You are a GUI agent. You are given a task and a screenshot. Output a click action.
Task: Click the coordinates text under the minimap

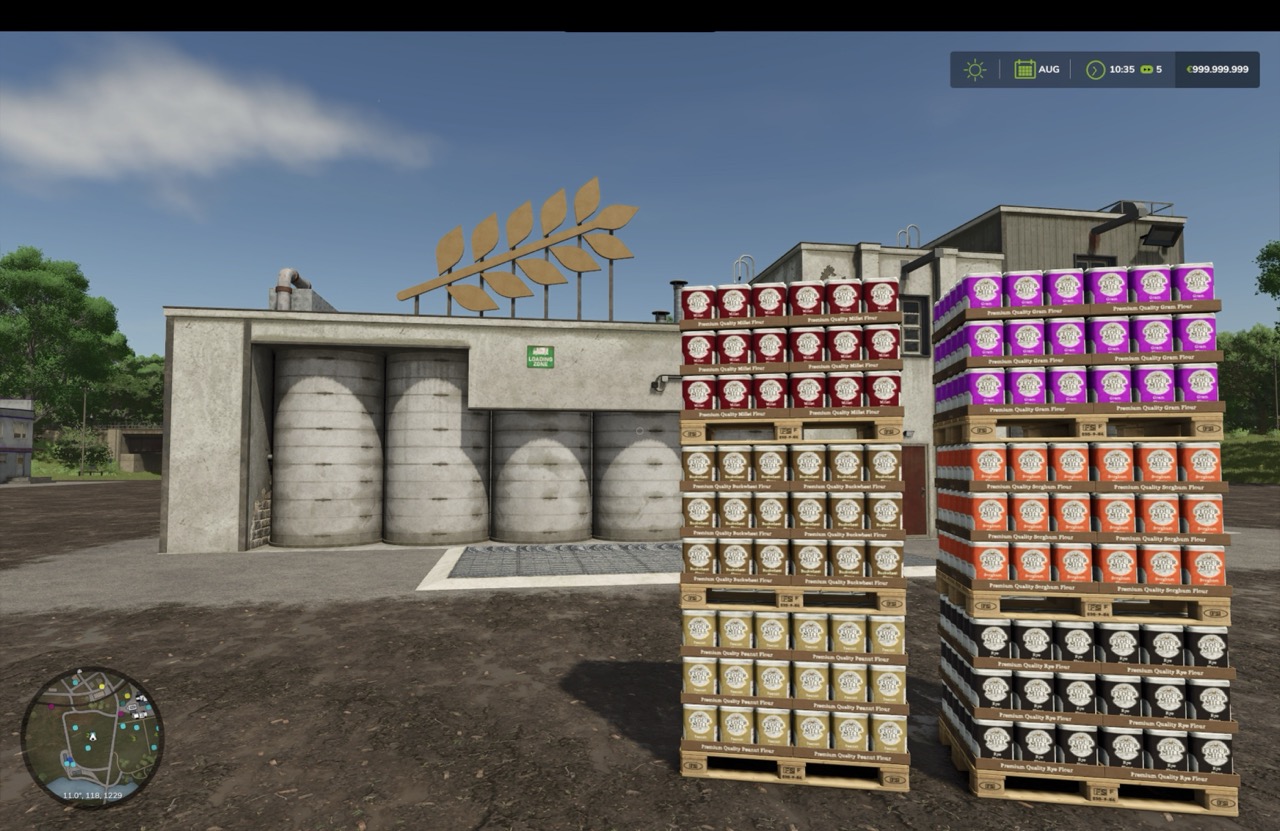tap(93, 795)
